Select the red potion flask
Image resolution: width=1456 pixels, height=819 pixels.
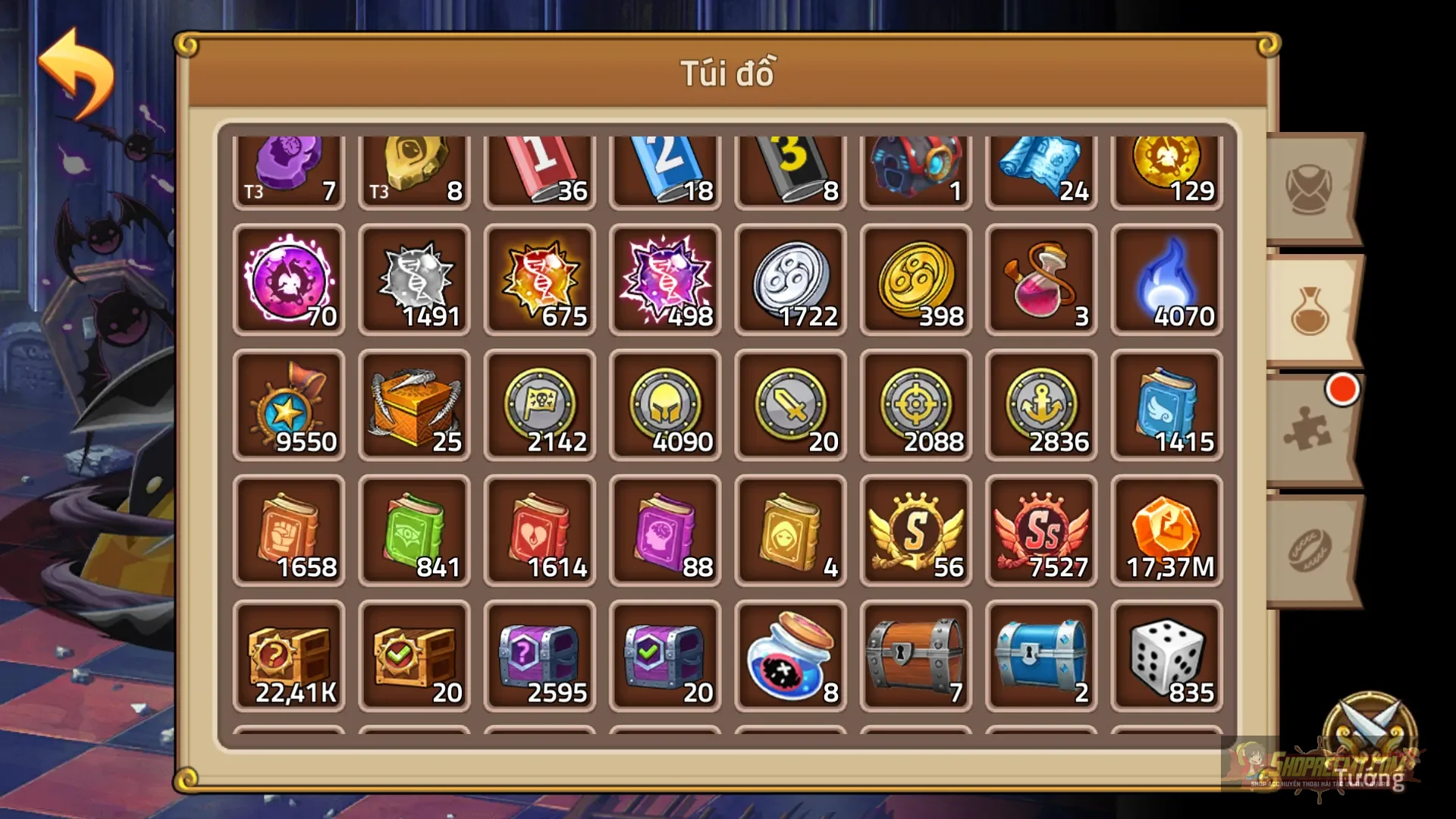tap(1040, 282)
